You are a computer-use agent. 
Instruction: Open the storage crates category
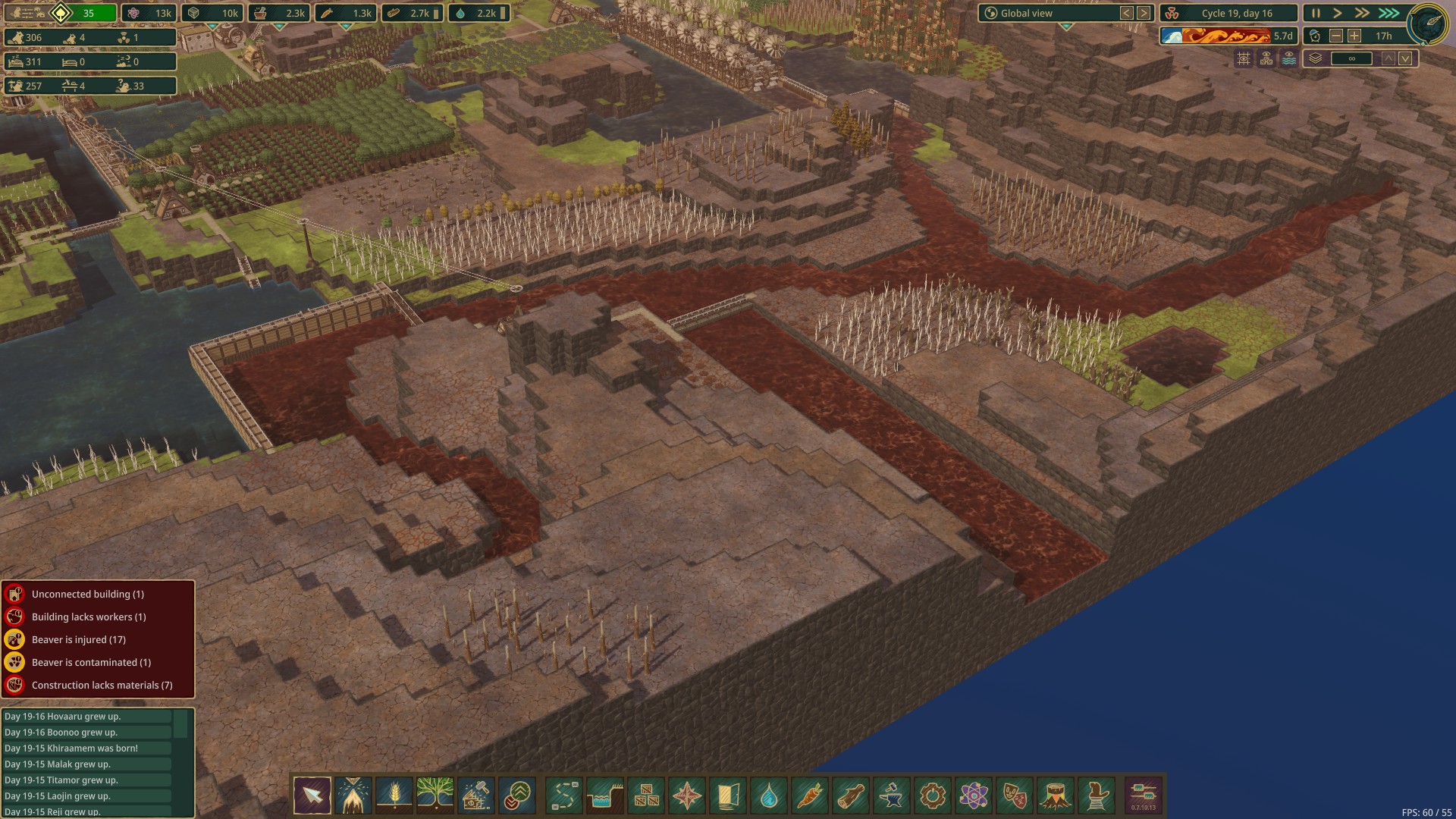point(646,795)
